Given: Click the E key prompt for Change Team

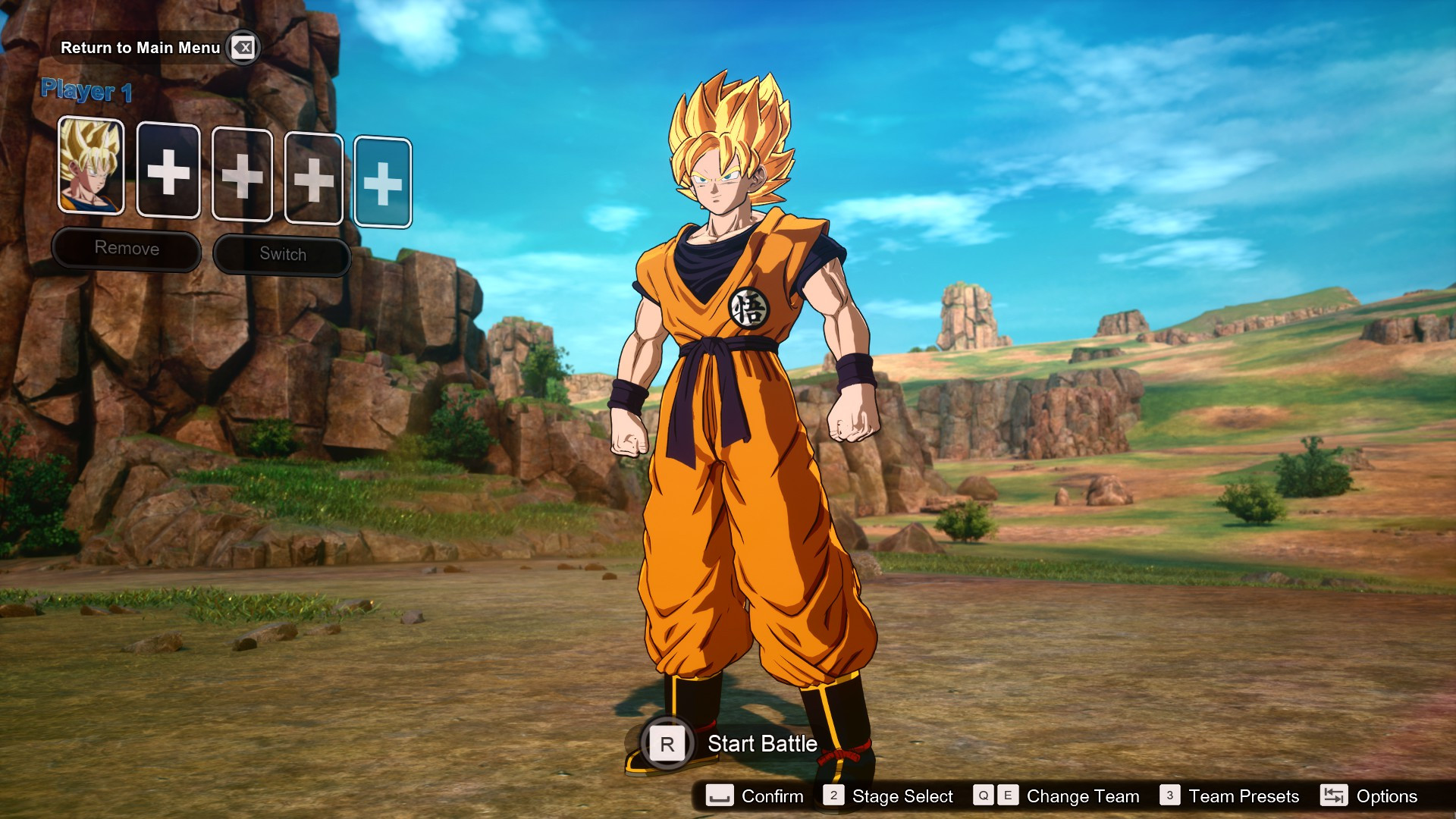Looking at the screenshot, I should click(x=1009, y=796).
